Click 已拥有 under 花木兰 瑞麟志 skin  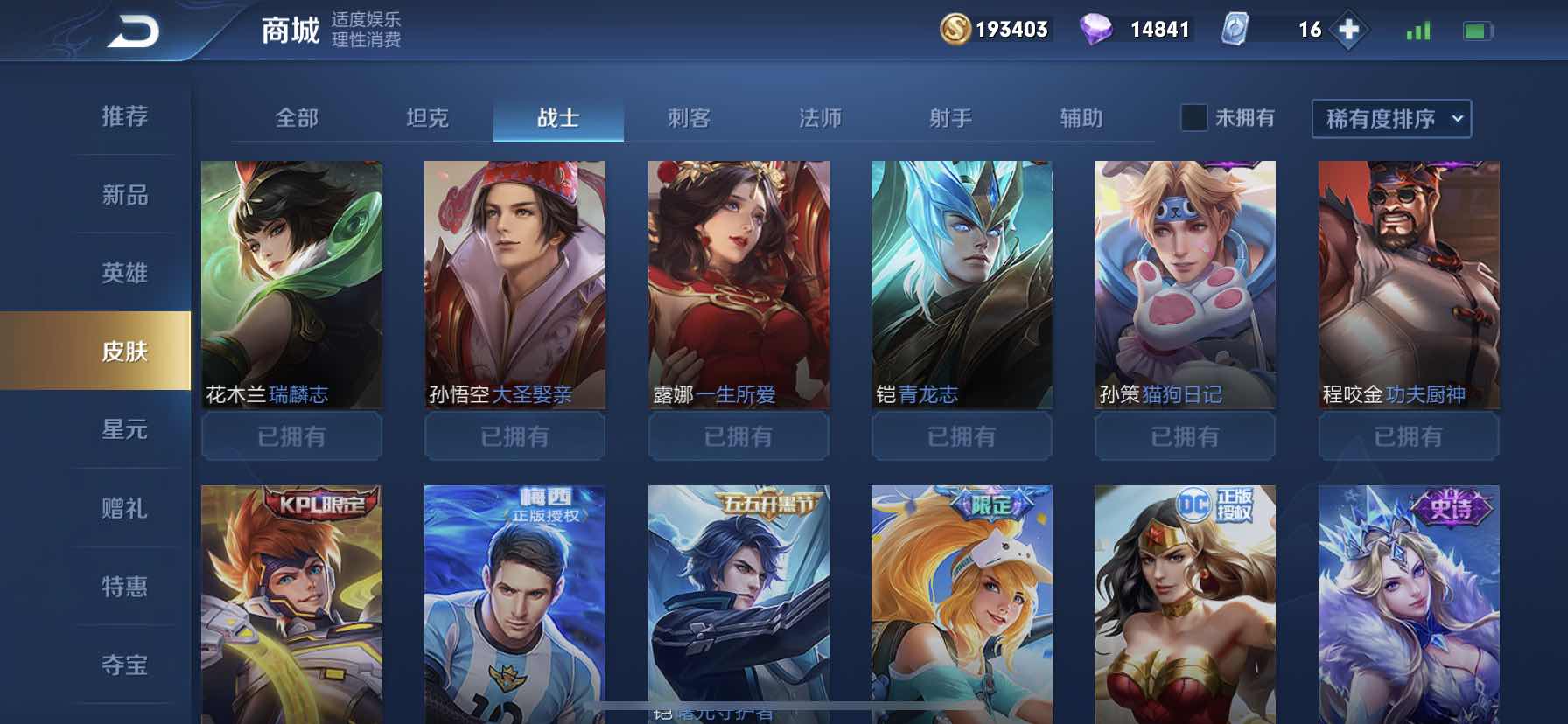[291, 436]
